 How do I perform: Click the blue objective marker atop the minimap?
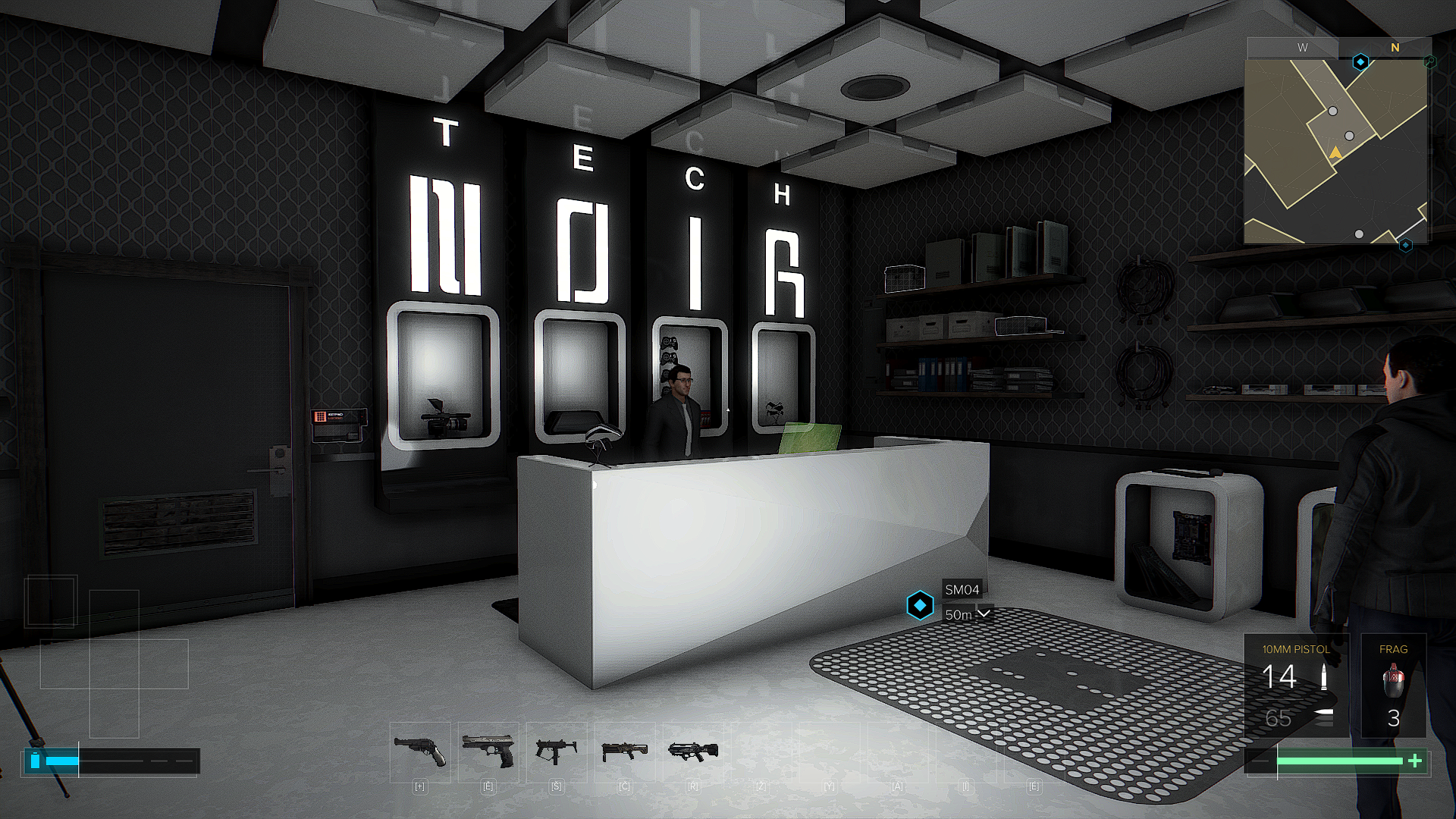pyautogui.click(x=1360, y=61)
